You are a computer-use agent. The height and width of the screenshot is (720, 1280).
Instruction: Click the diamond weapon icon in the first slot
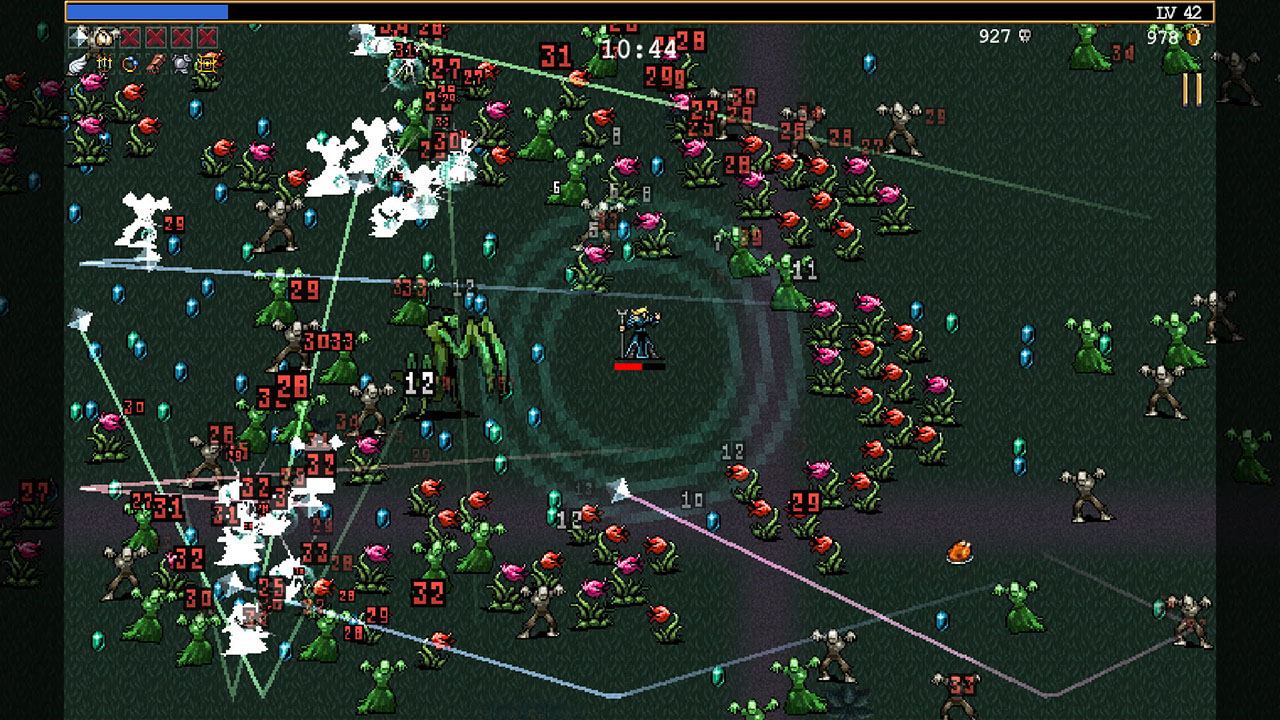coord(79,38)
